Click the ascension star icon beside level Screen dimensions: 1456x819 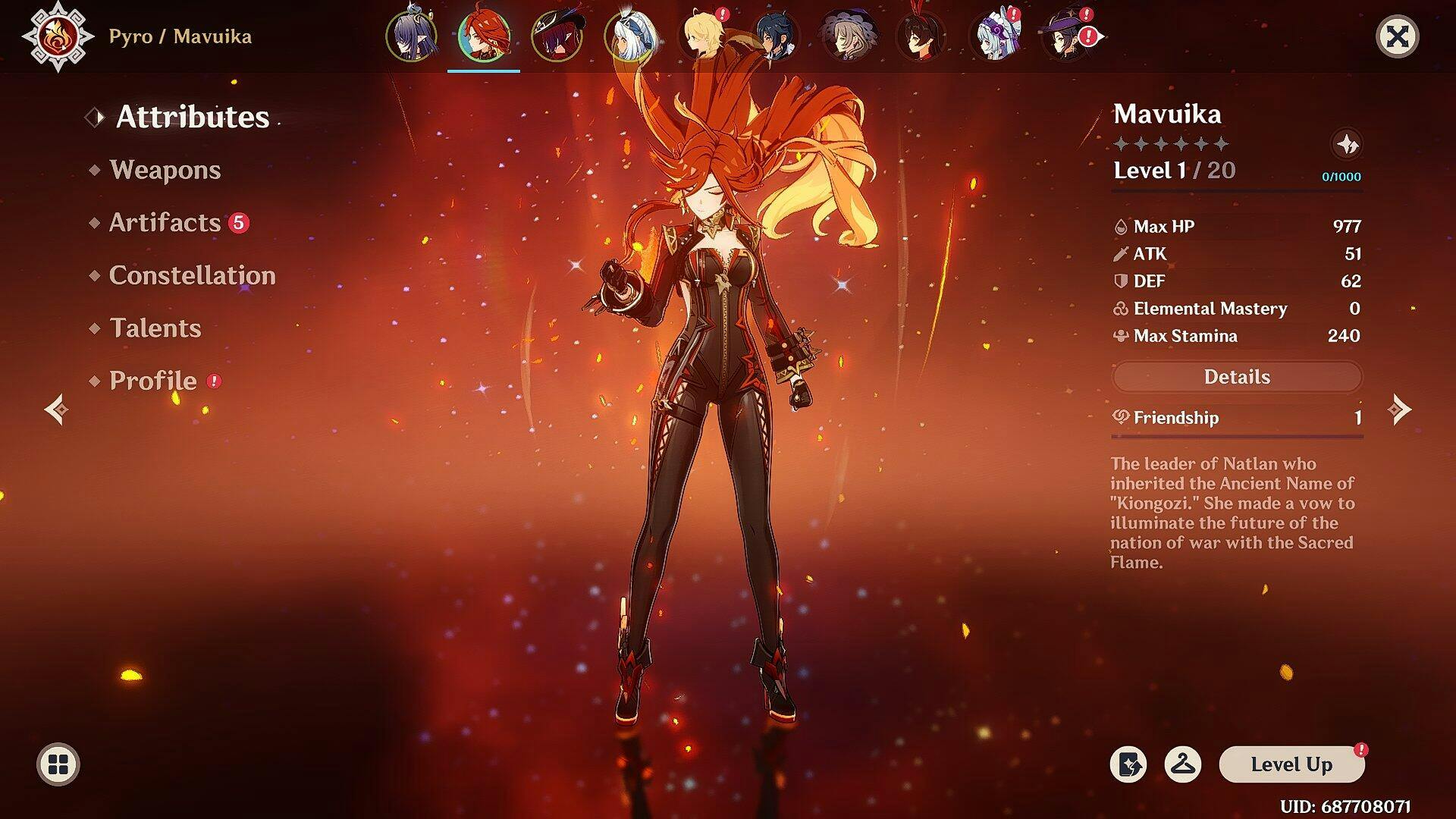point(1347,144)
